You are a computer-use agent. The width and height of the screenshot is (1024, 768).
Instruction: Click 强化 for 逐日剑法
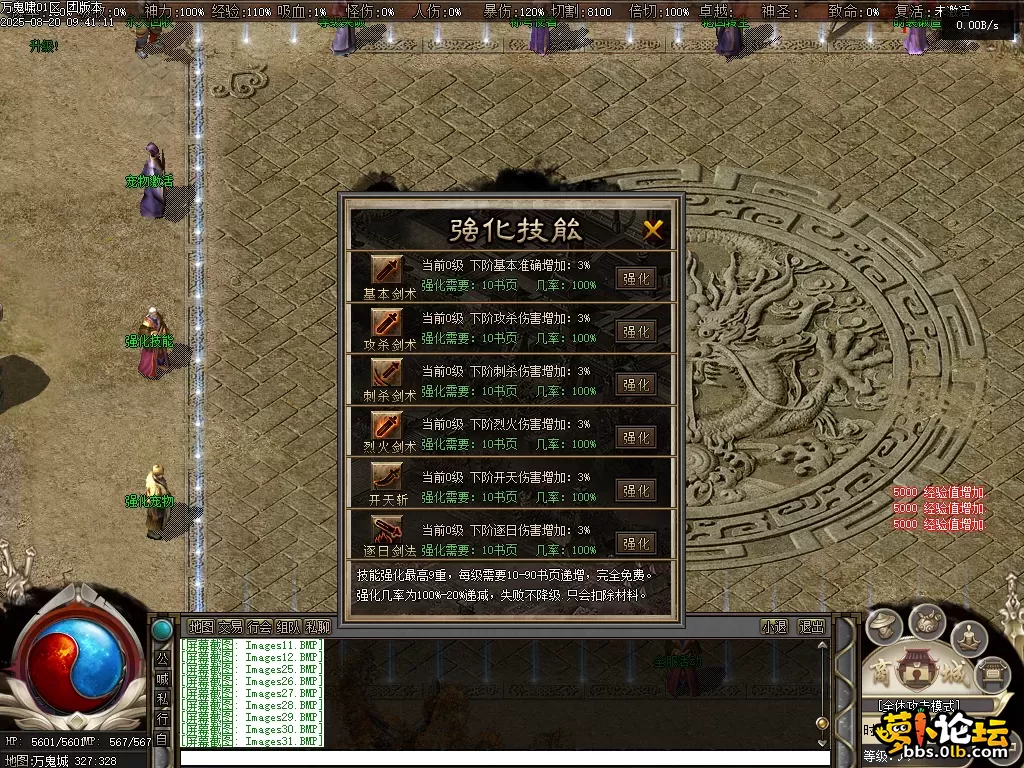pyautogui.click(x=636, y=543)
